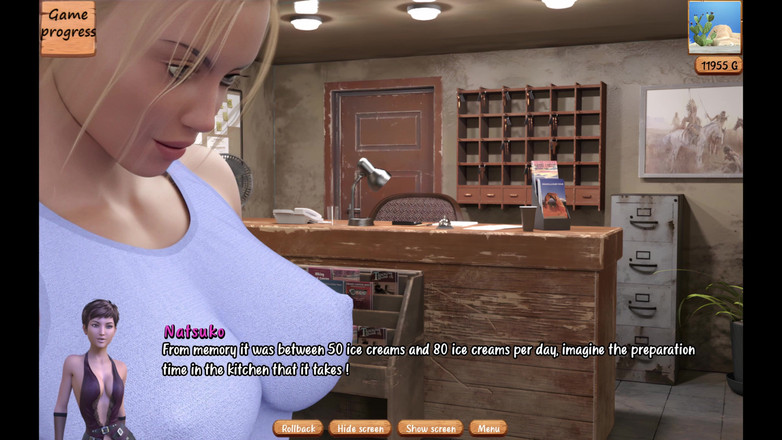Click the Rollback button
Viewport: 782px width, 440px height.
pos(298,428)
